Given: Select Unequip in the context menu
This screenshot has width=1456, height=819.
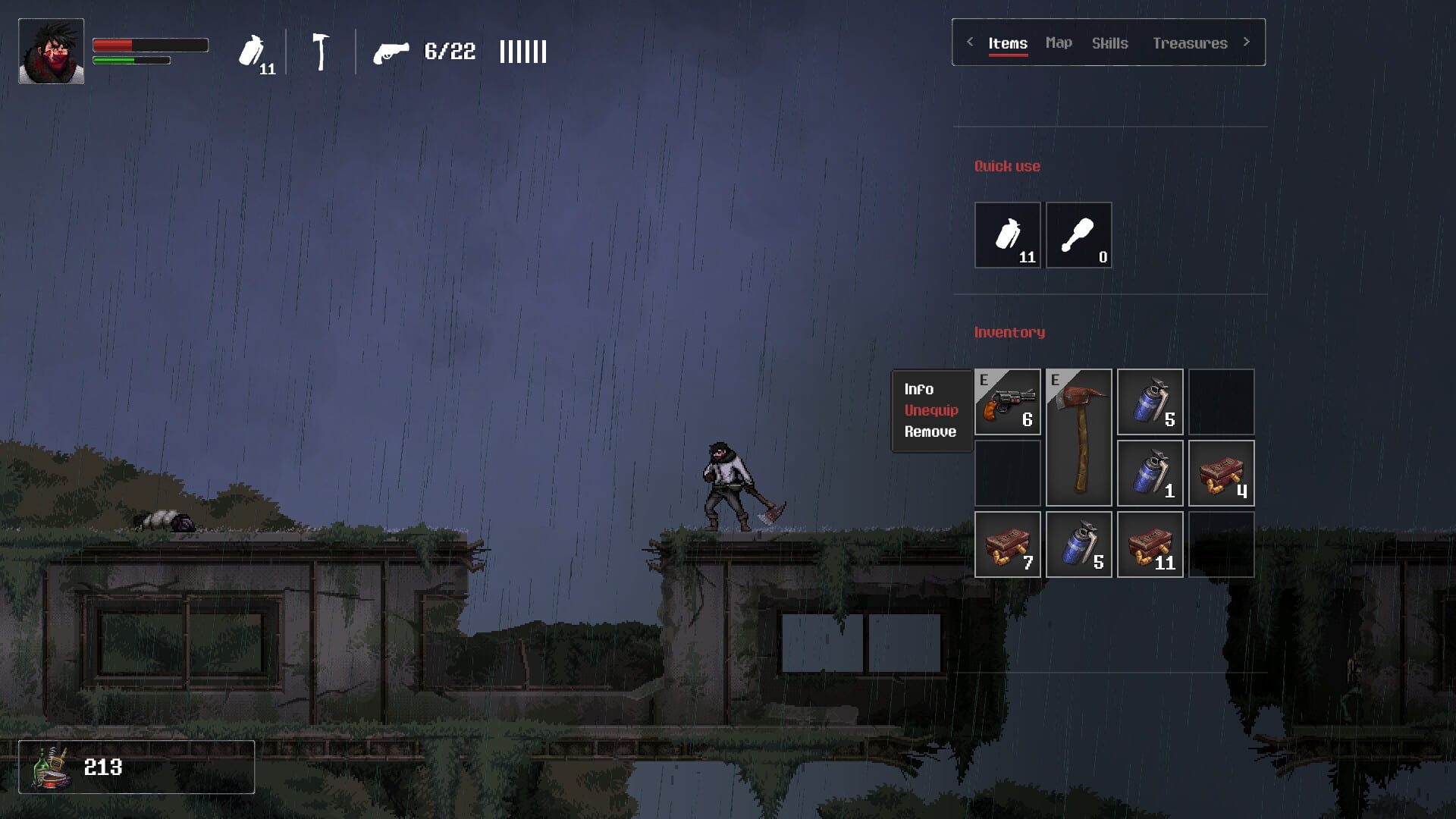Looking at the screenshot, I should coord(930,409).
